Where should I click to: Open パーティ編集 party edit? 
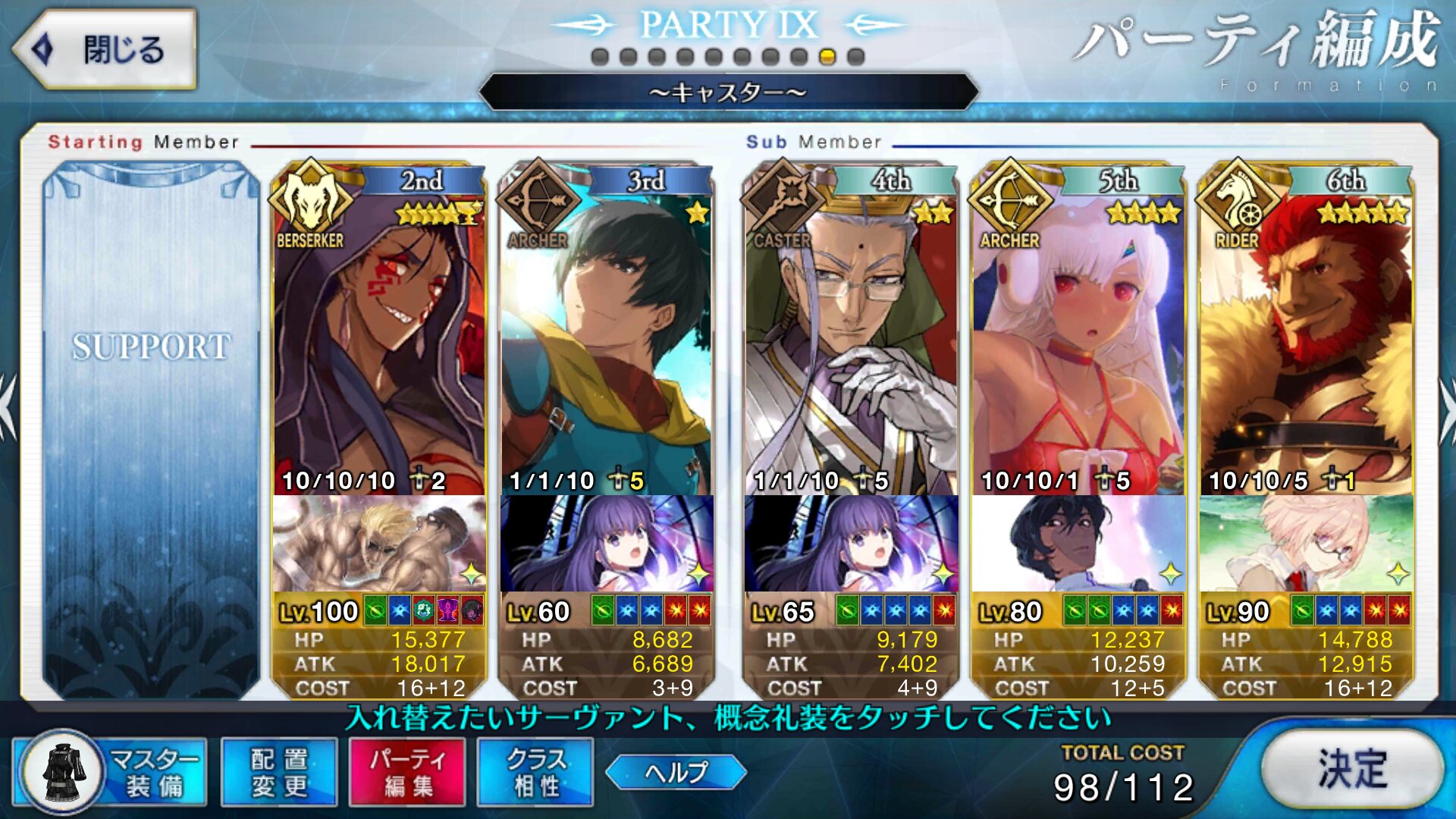(x=407, y=772)
